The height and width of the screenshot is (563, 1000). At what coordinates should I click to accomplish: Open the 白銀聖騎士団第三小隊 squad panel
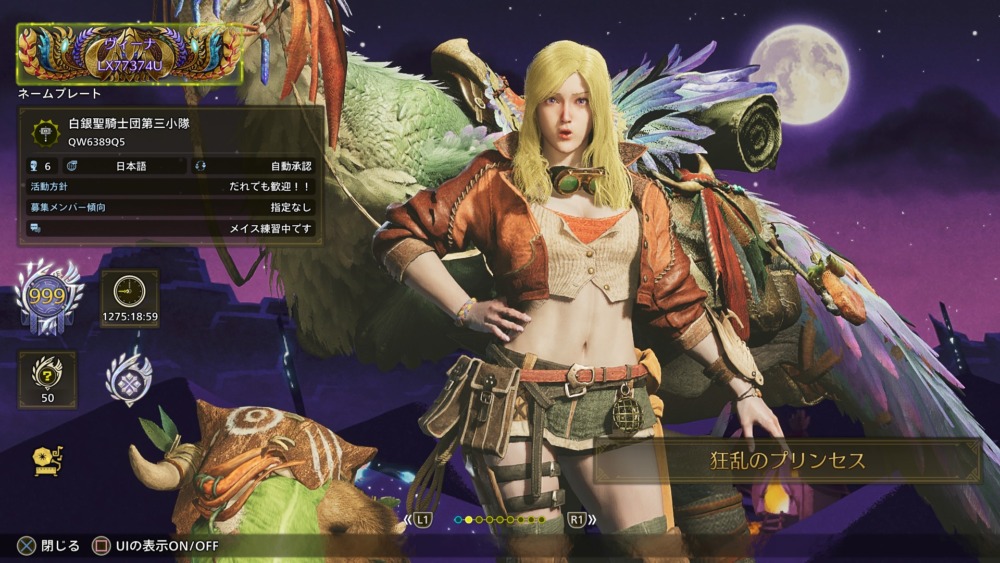click(x=171, y=132)
